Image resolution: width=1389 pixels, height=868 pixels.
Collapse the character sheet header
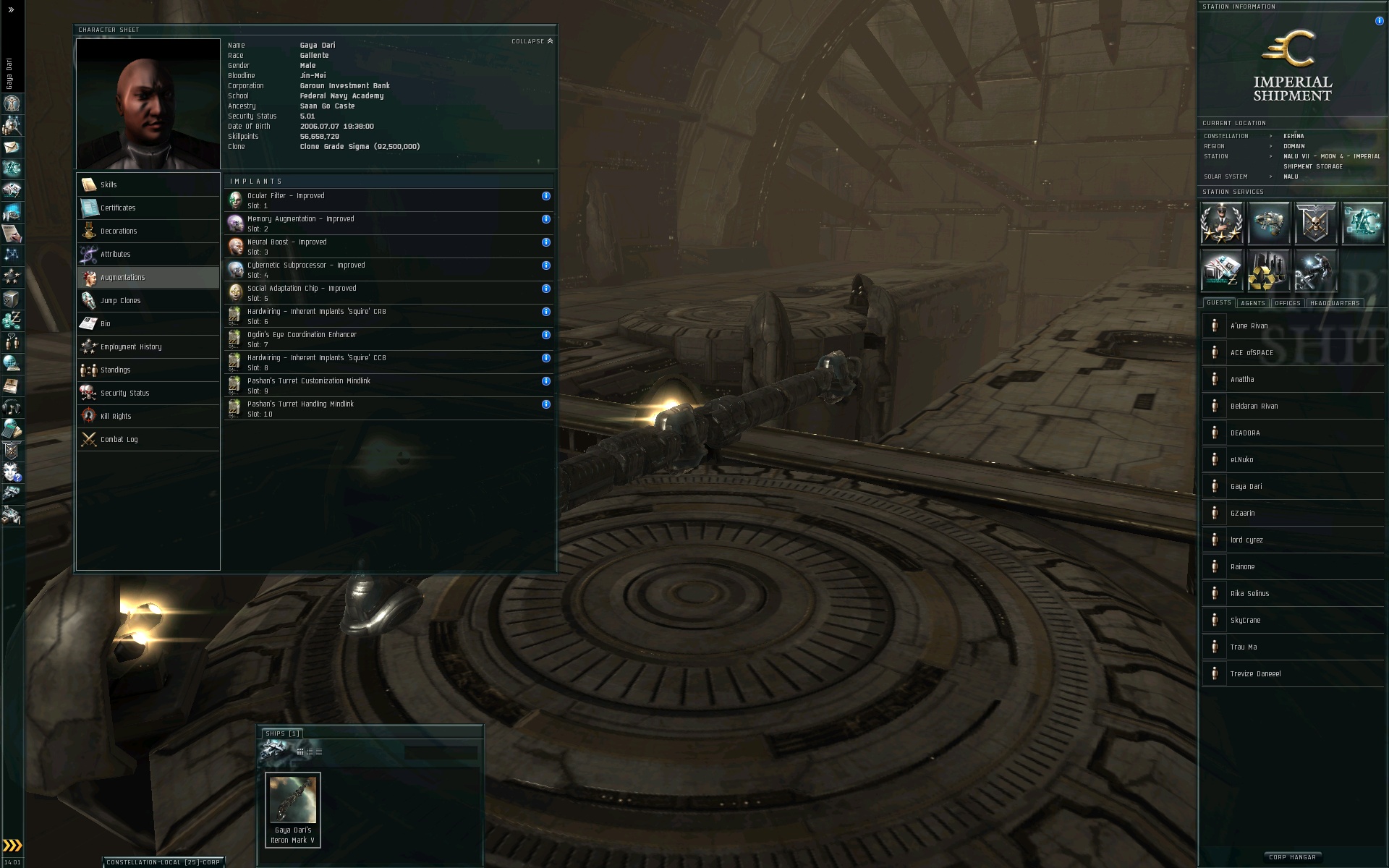pyautogui.click(x=532, y=41)
